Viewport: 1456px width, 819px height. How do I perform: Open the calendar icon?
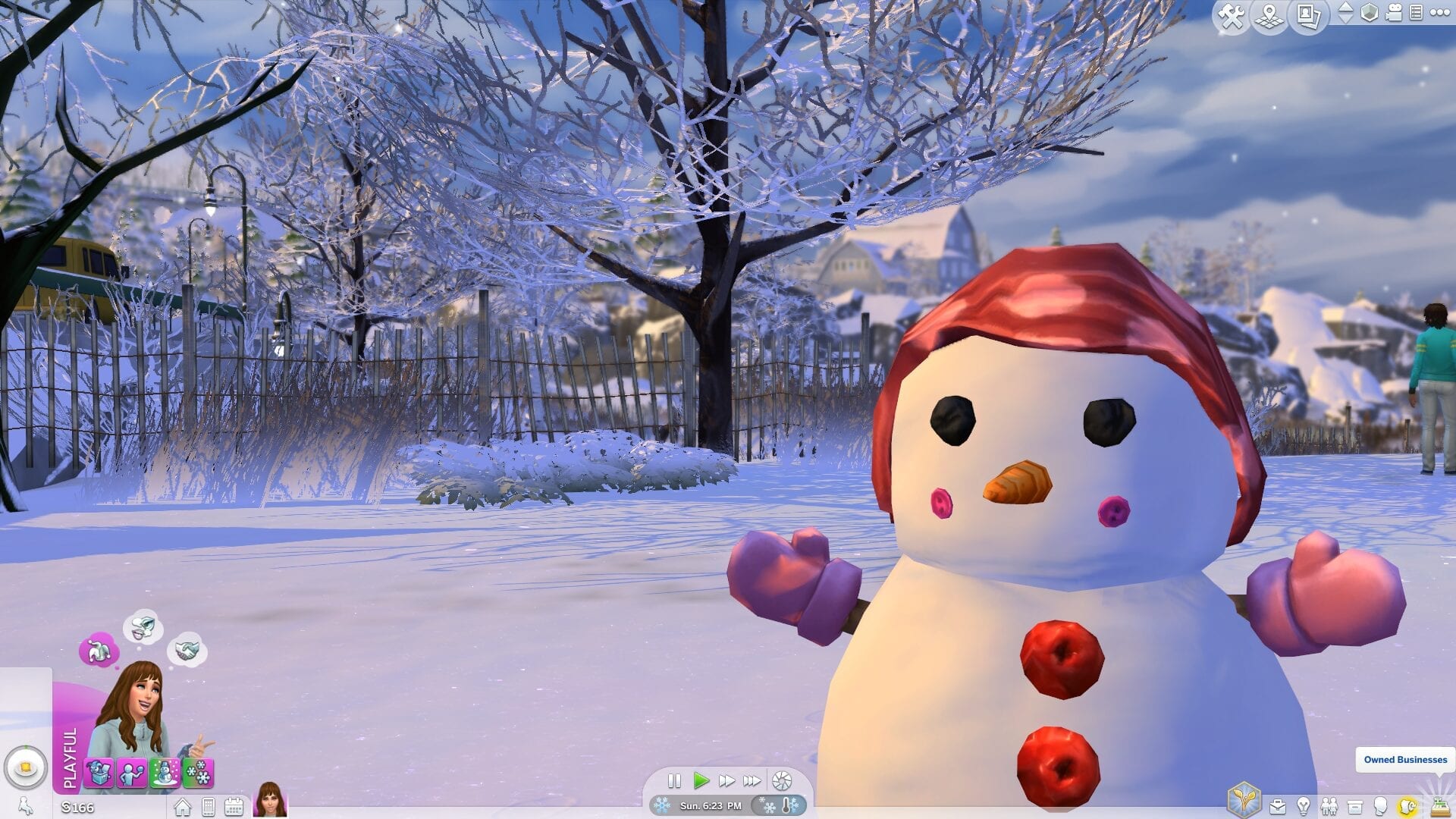coord(234,807)
